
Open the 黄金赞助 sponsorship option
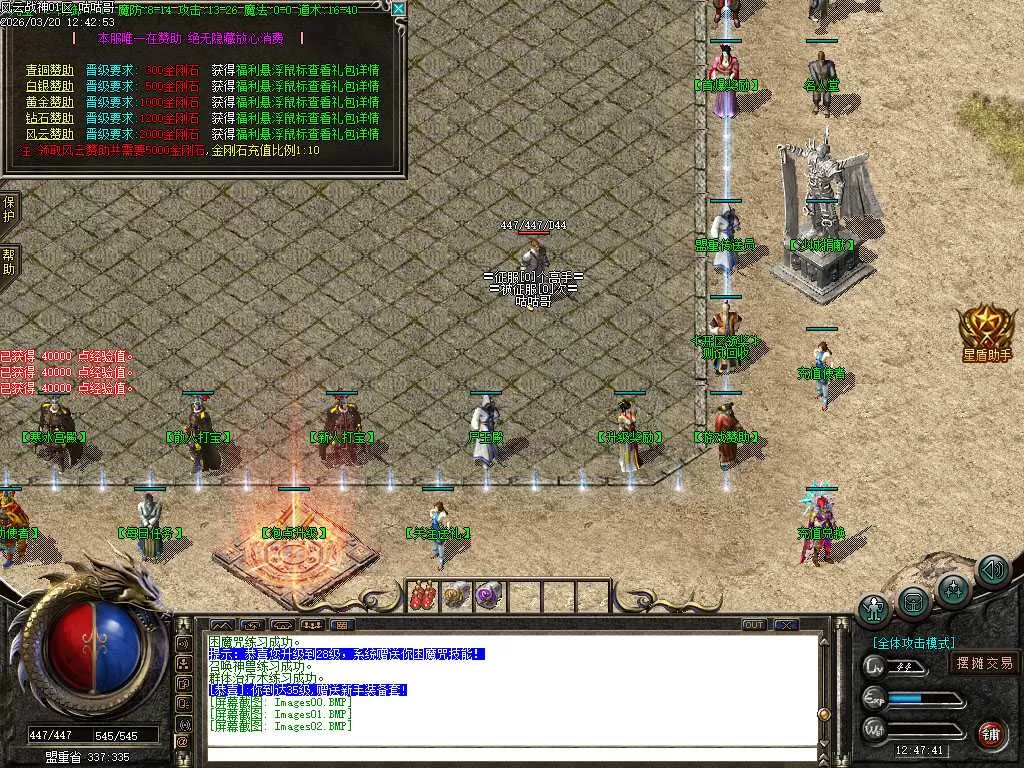[49, 102]
